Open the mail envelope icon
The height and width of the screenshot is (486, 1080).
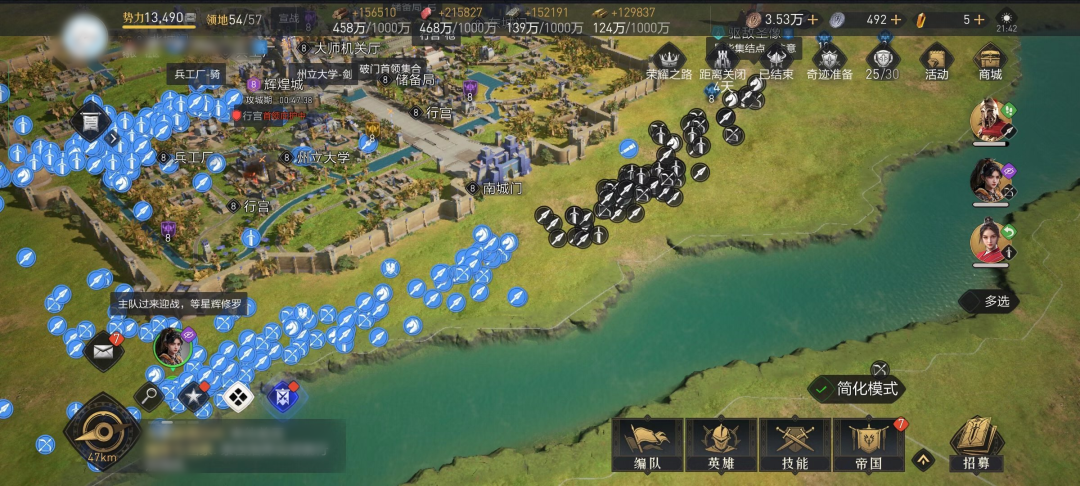(x=103, y=351)
